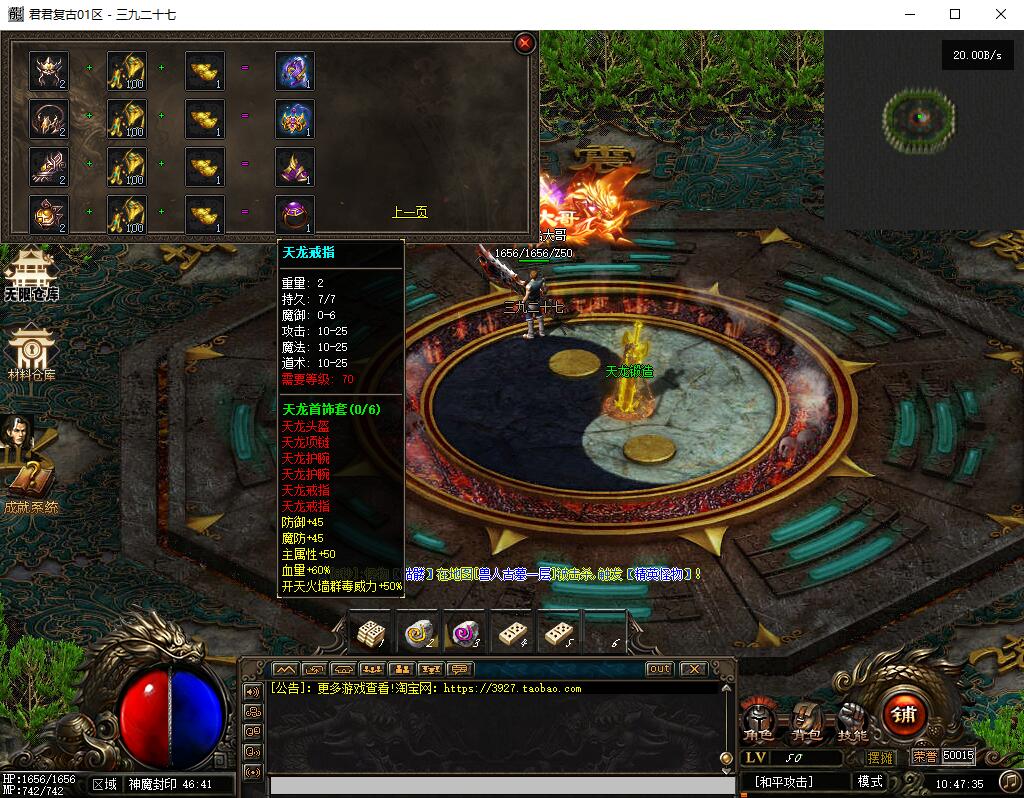Use the yellow swirl scroll in hotbar slot 2
This screenshot has width=1024, height=798.
click(x=419, y=633)
